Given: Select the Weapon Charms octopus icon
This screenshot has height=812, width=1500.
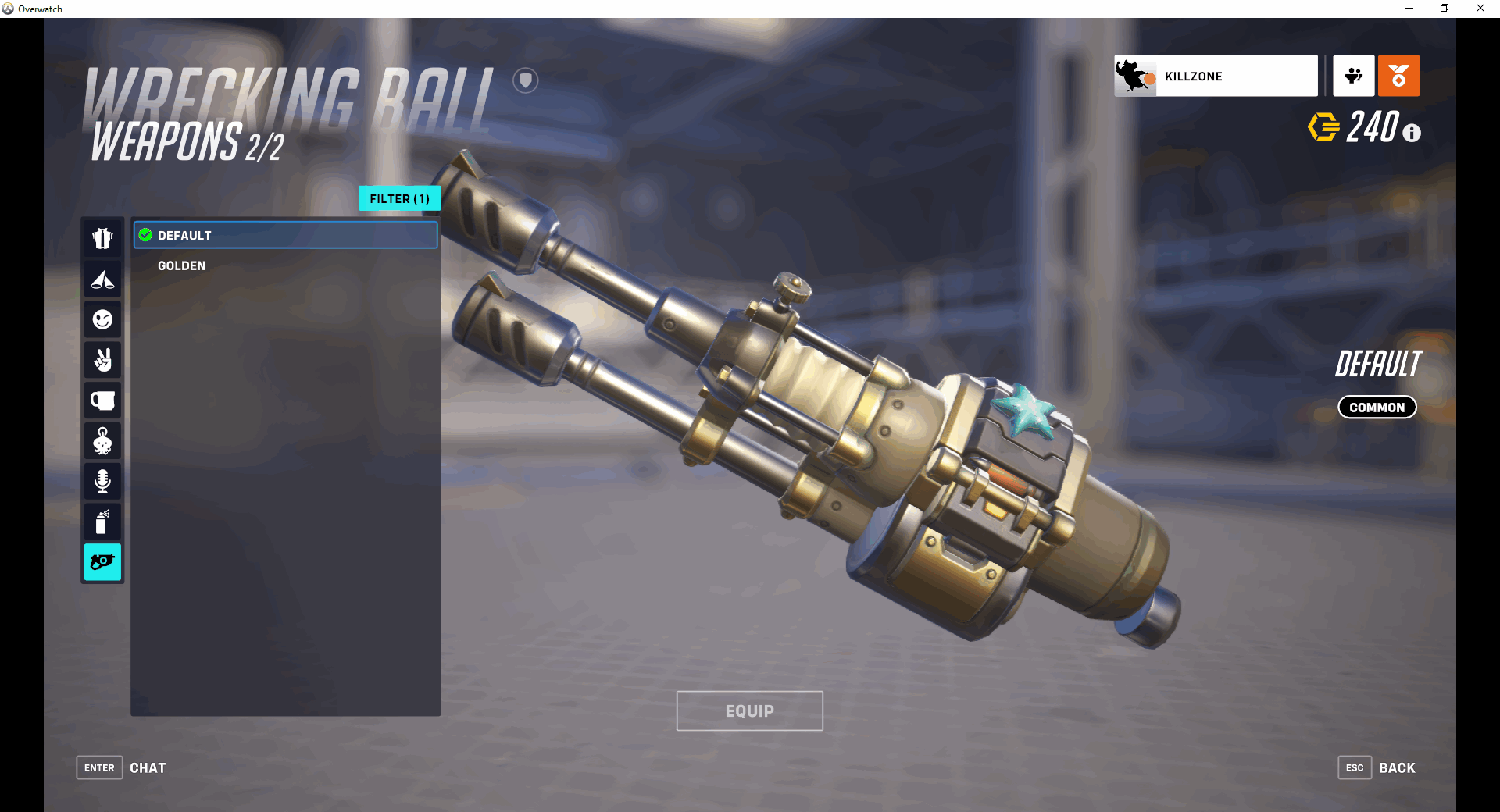Looking at the screenshot, I should pos(102,441).
